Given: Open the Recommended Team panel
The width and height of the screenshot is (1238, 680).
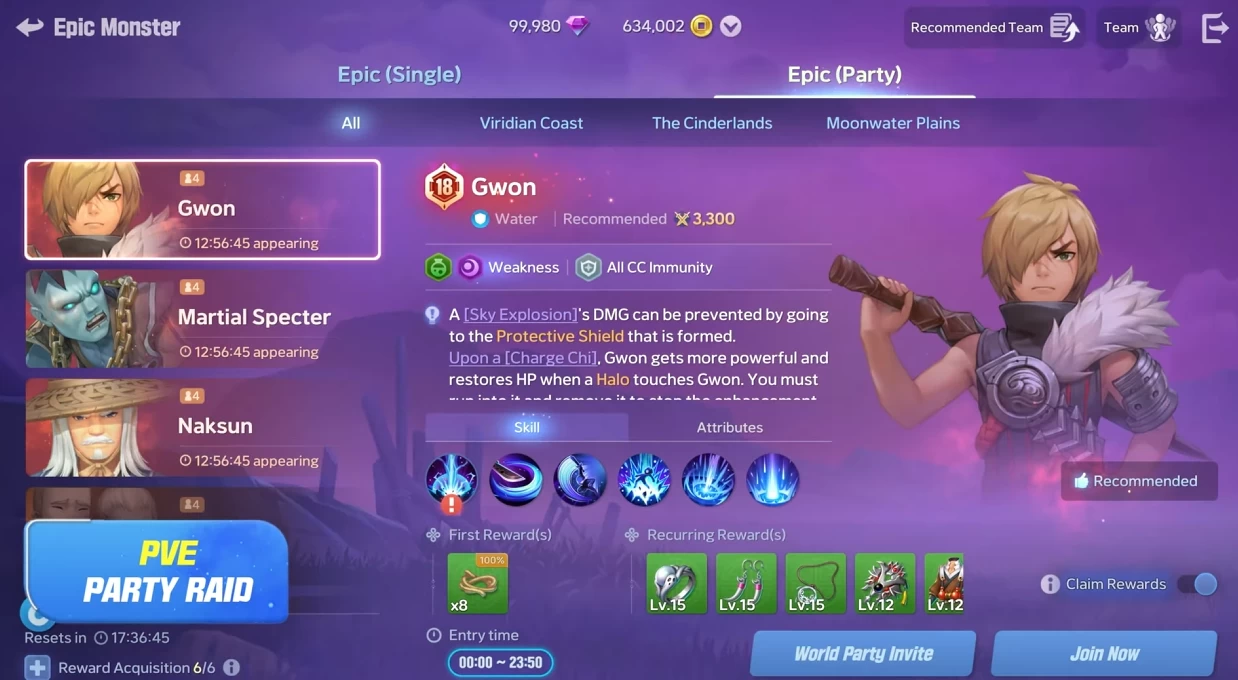Looking at the screenshot, I should click(994, 28).
